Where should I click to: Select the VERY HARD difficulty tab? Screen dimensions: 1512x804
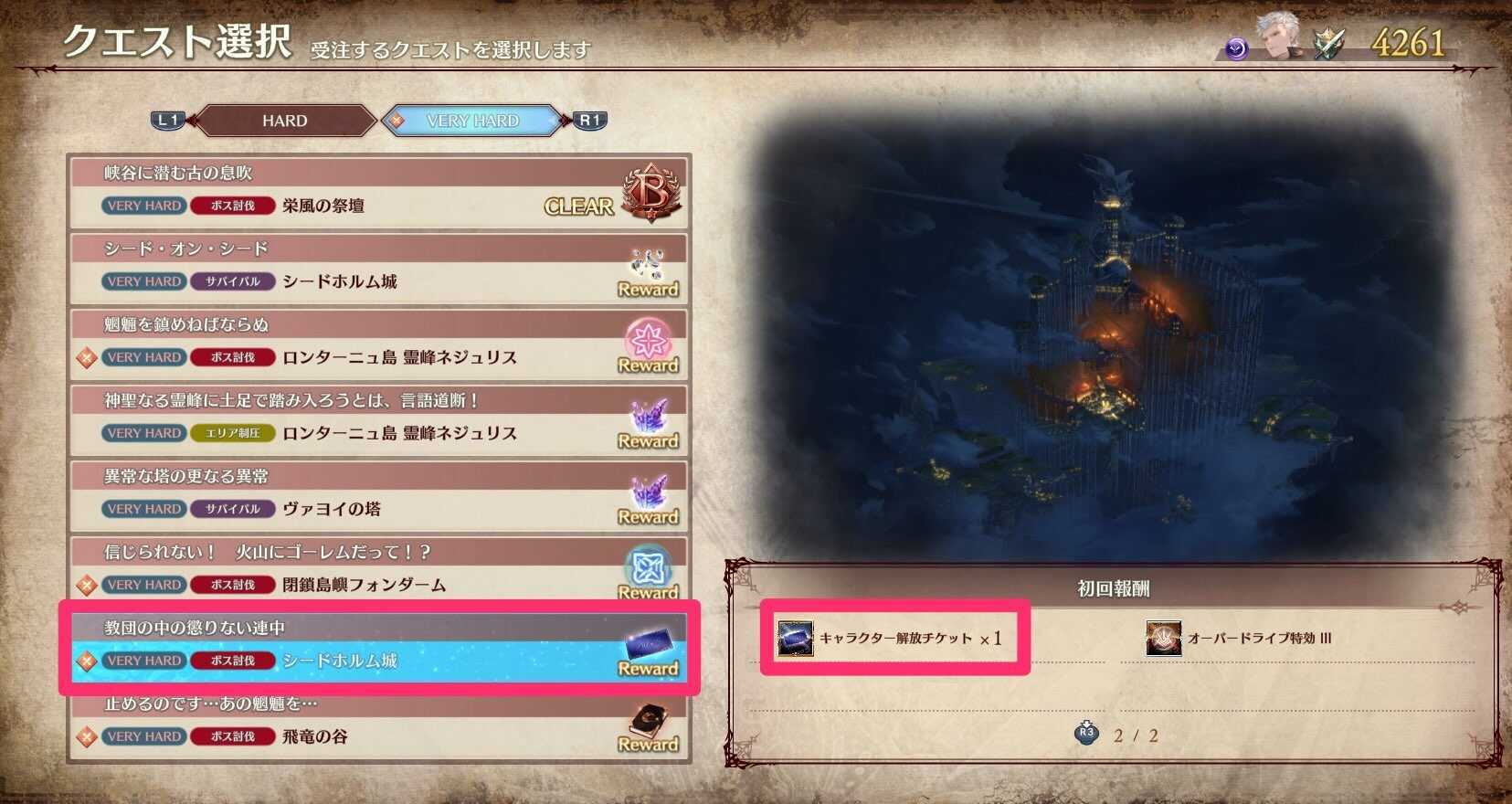[x=472, y=120]
